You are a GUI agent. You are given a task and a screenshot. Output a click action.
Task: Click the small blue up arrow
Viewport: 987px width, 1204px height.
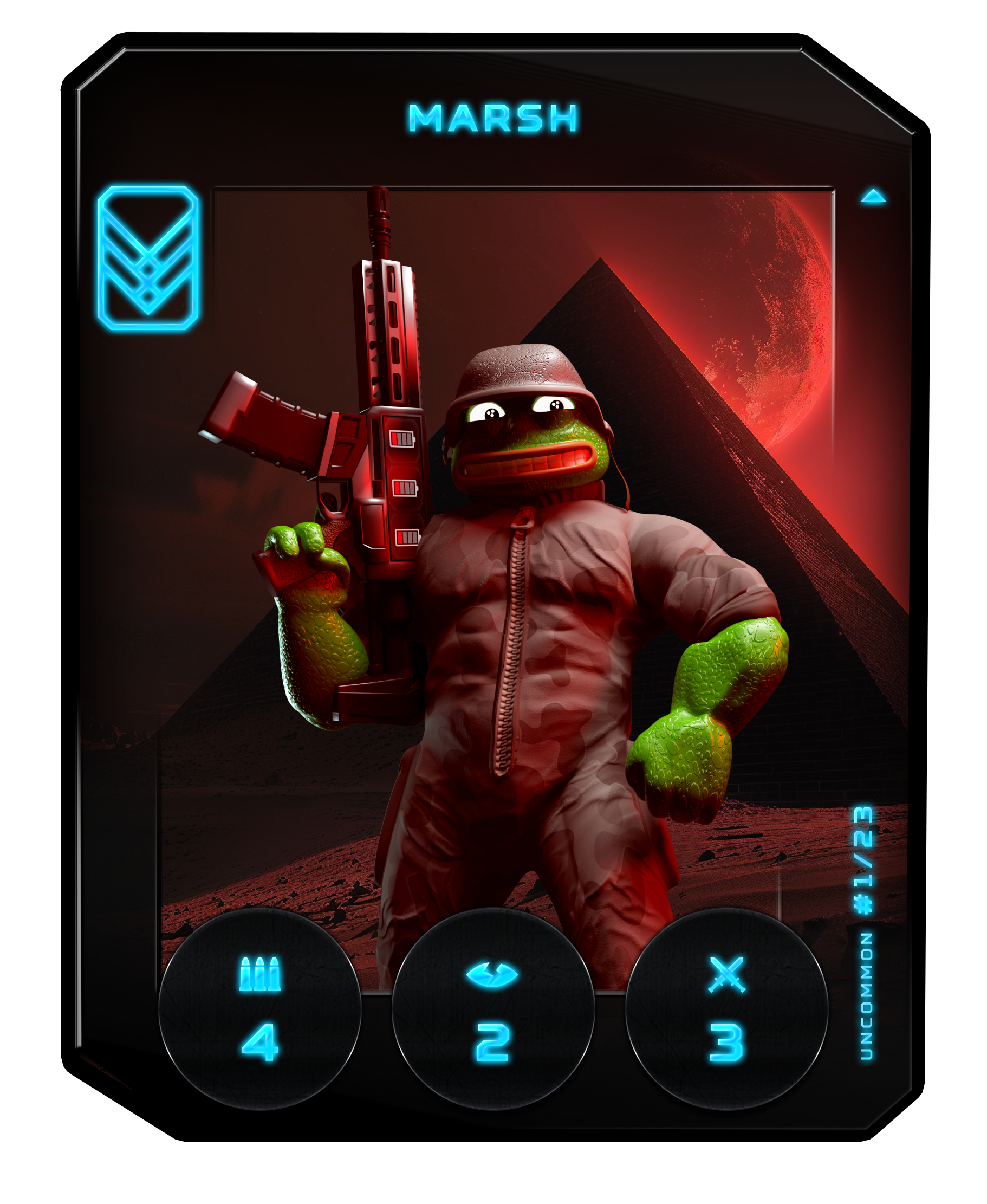[x=873, y=197]
